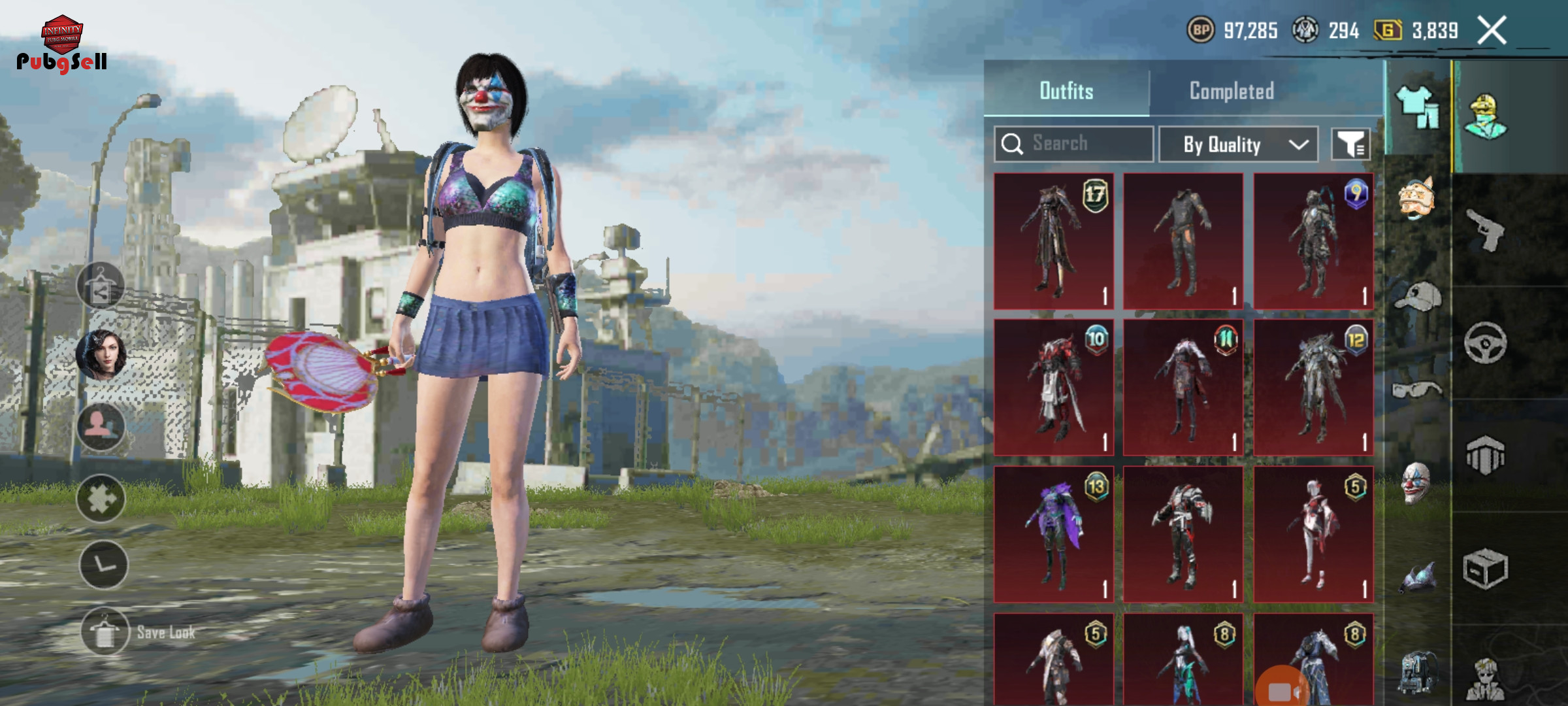Choose the outfit with level 10 badge
Screen dimensions: 1568x706
tap(1053, 387)
